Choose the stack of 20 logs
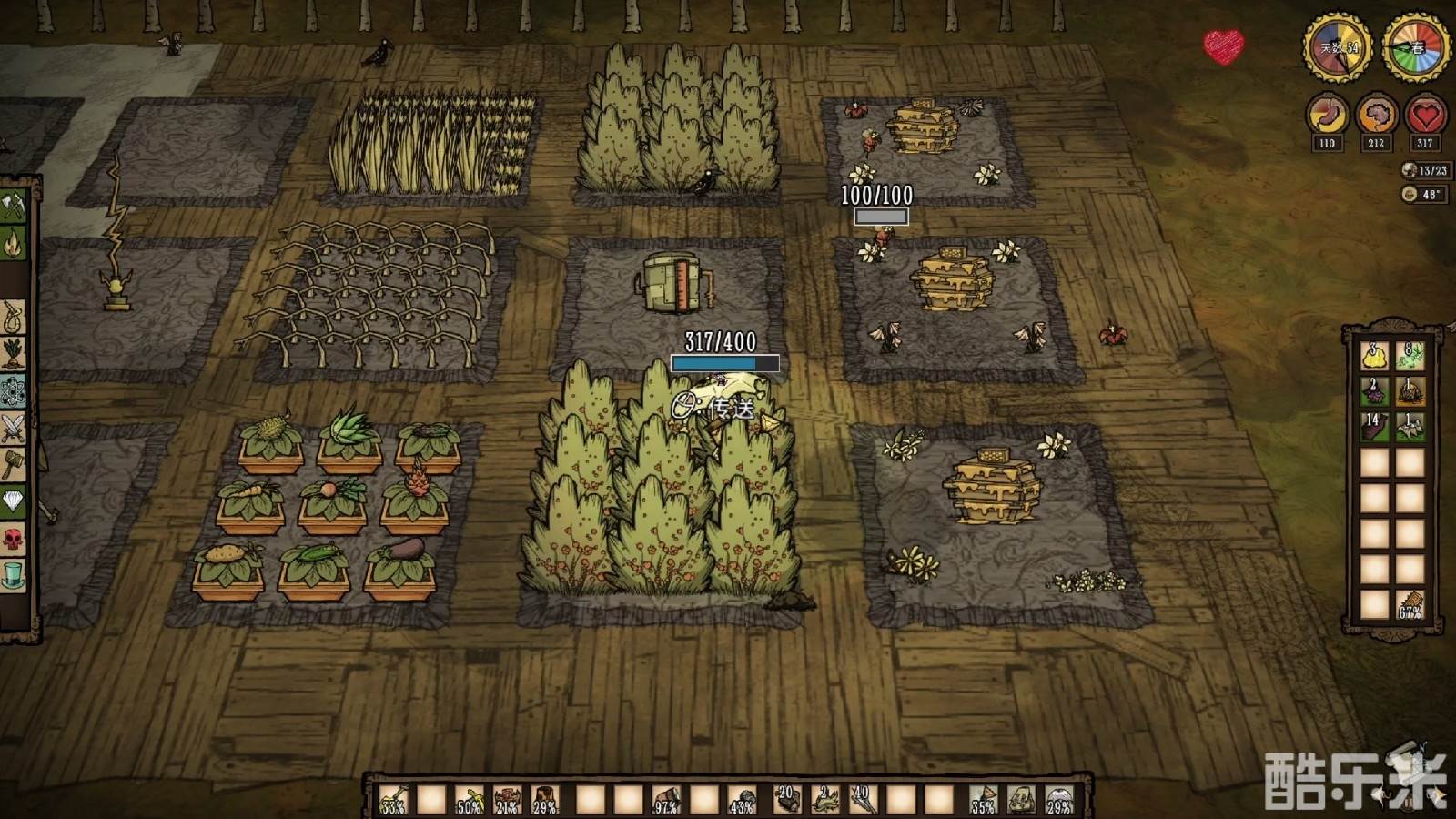 (787, 800)
